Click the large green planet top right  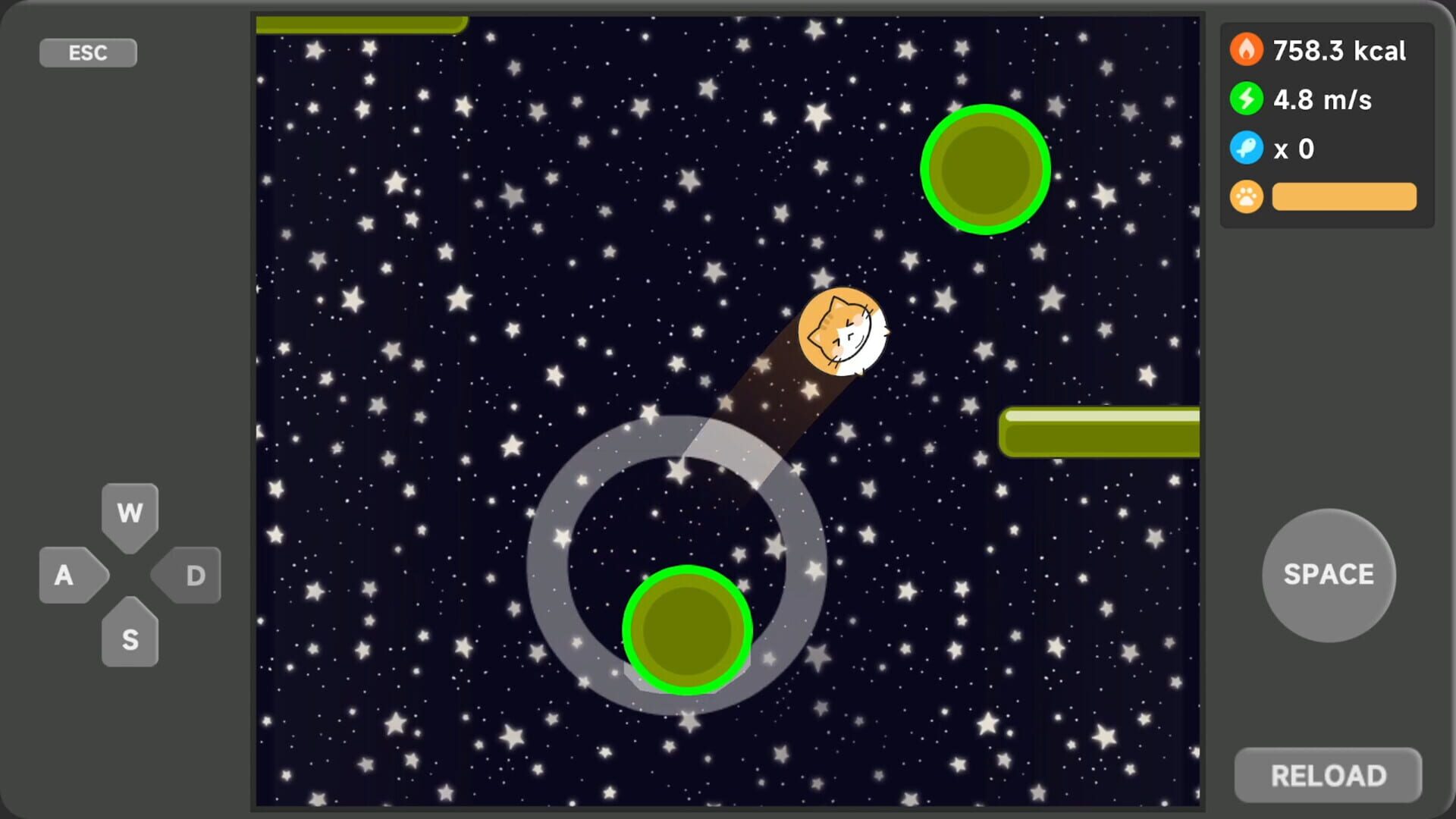point(986,168)
